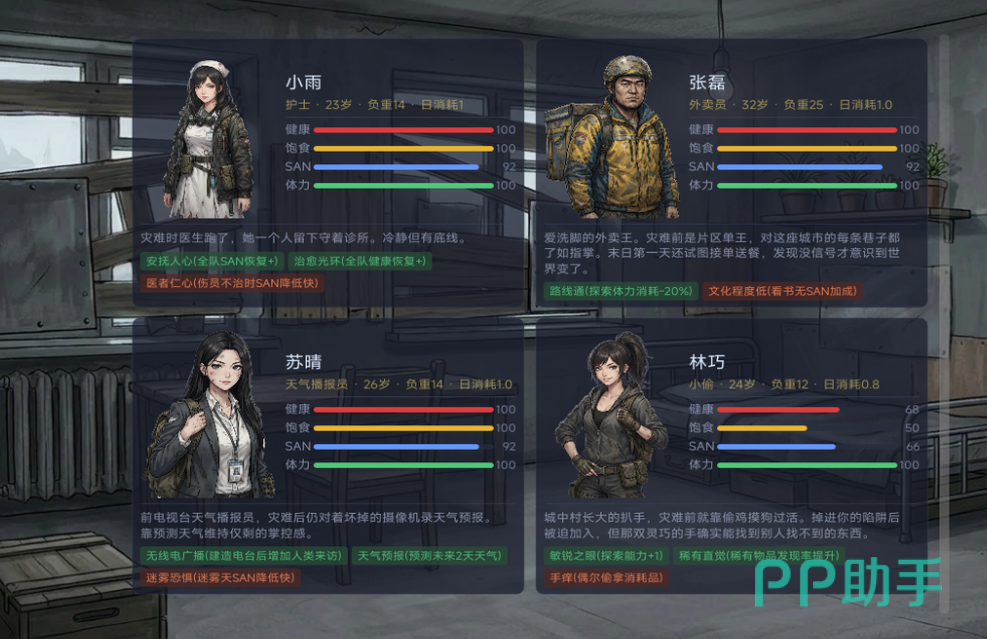
Task: Select the nurse 小雨 character card
Action: pos(328,172)
